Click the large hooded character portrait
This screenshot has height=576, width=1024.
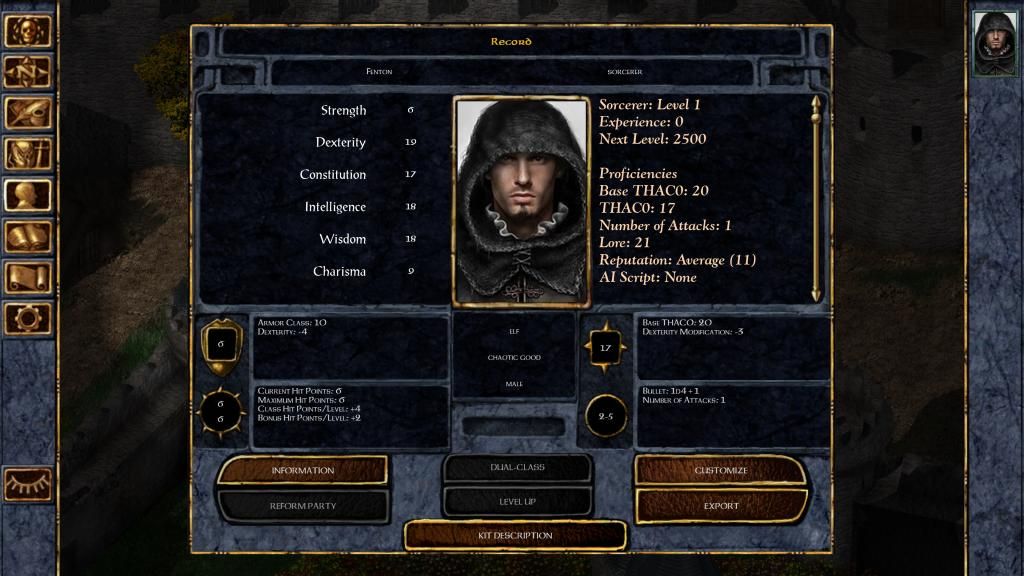[x=520, y=200]
